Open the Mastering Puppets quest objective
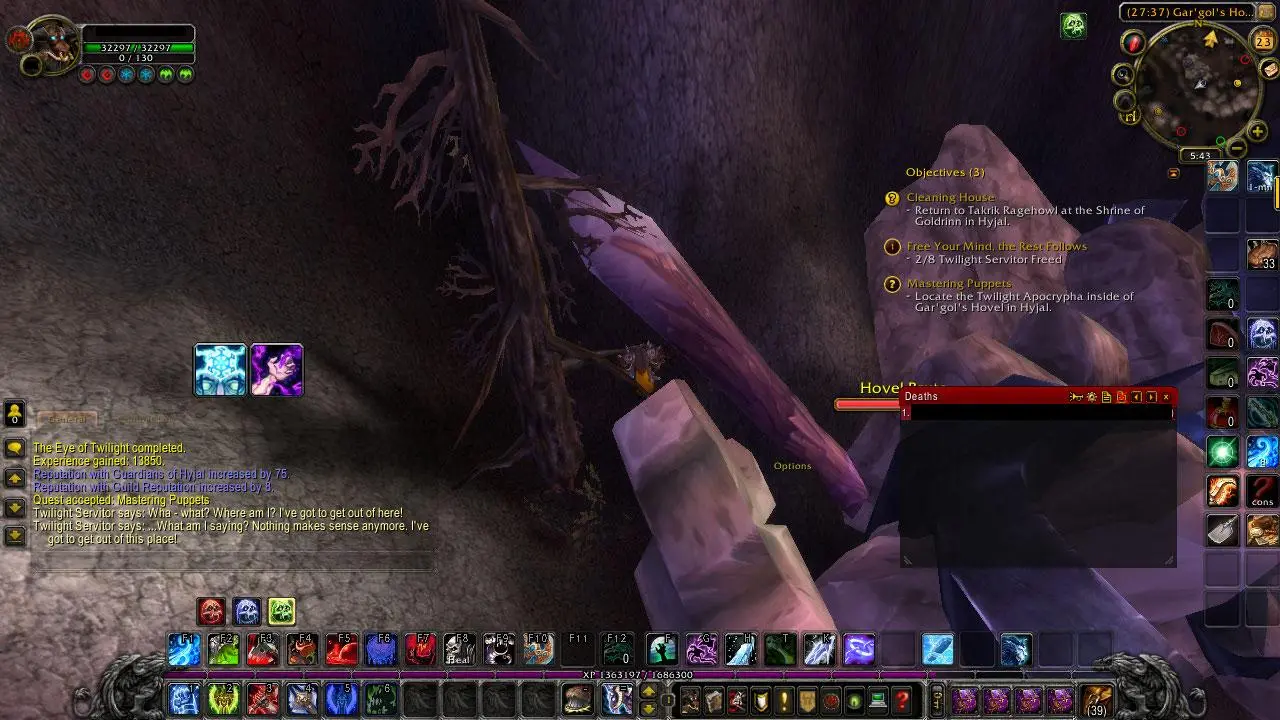 [958, 284]
